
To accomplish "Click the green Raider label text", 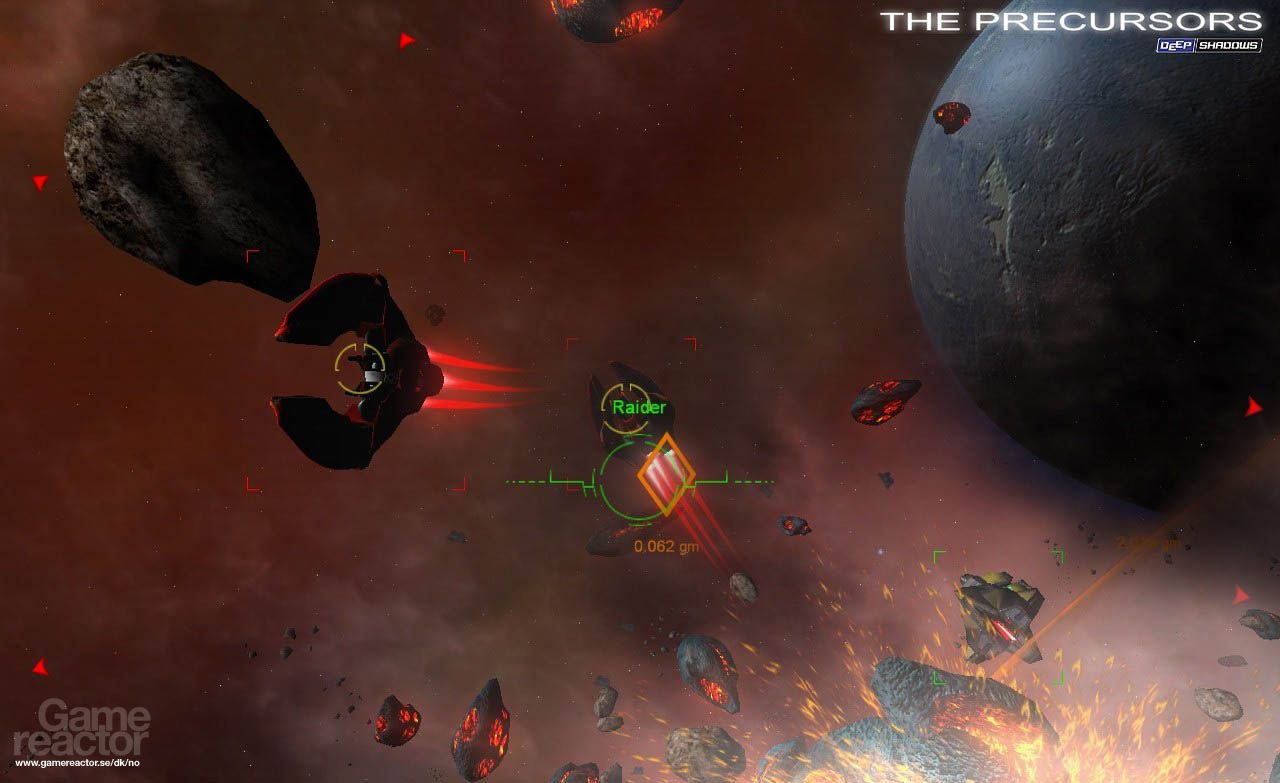I will pos(638,407).
